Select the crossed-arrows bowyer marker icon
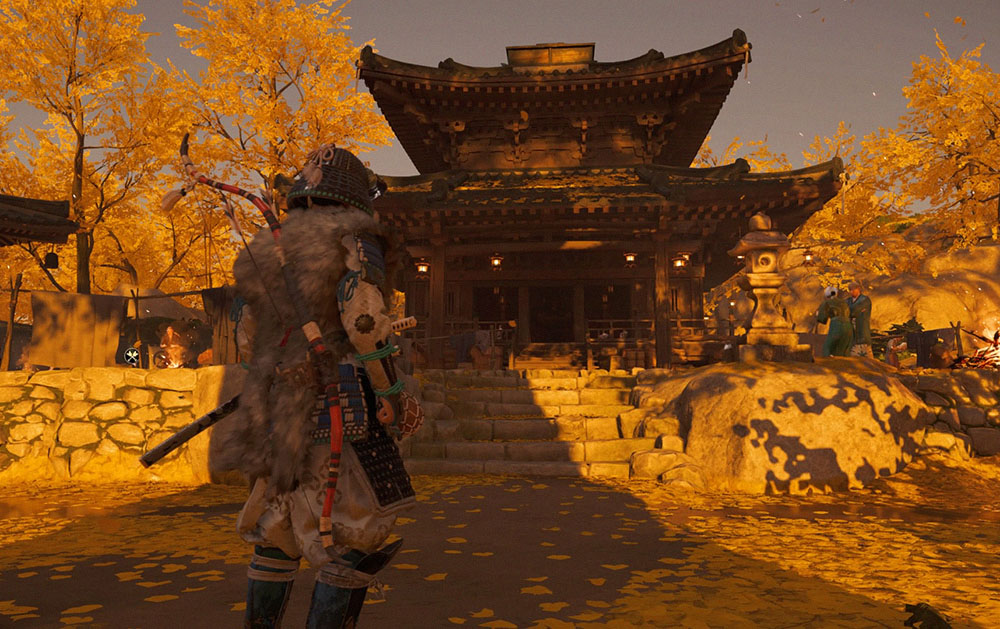 [x=132, y=355]
